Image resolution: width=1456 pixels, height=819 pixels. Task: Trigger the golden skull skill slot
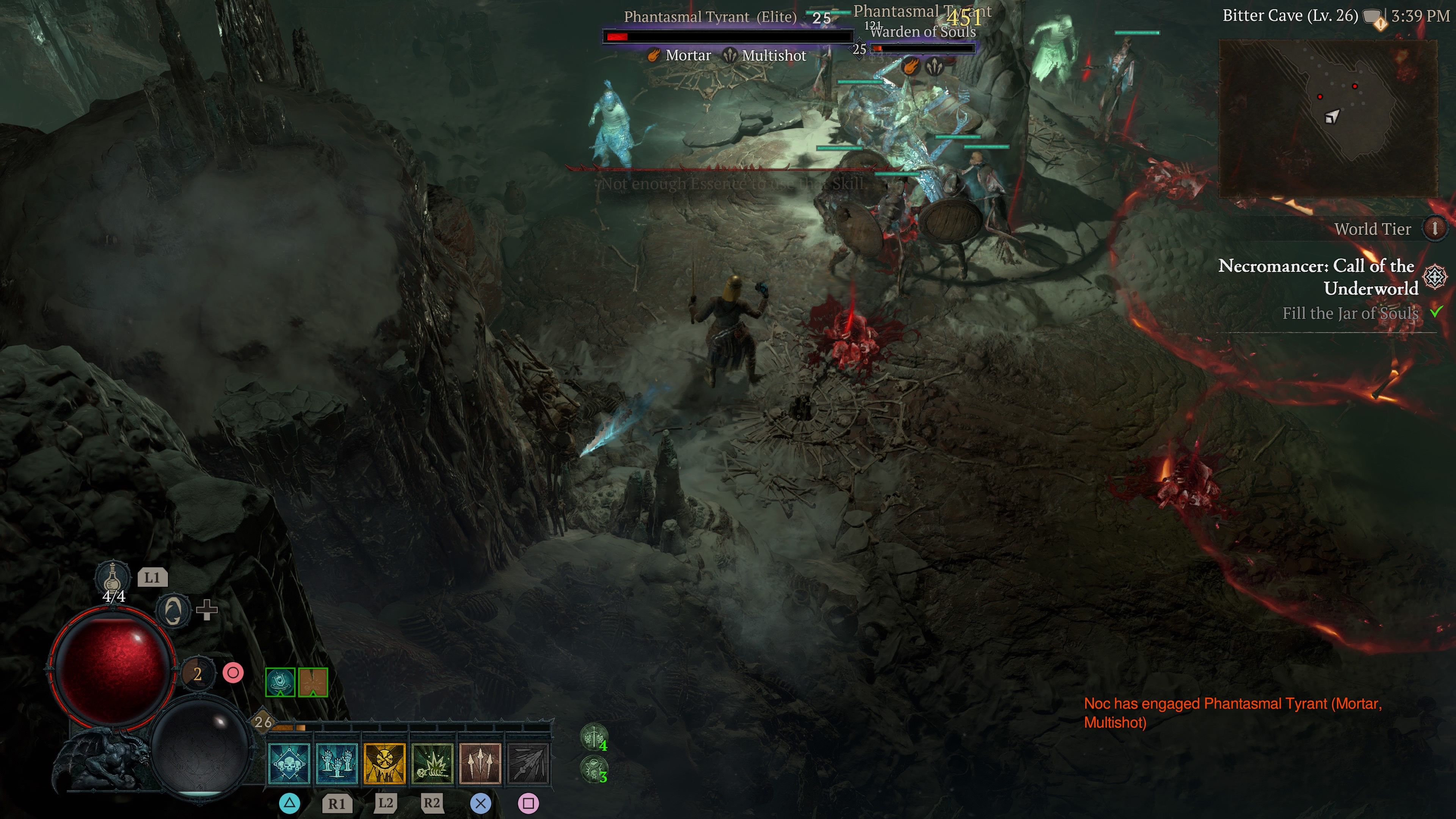tap(384, 764)
